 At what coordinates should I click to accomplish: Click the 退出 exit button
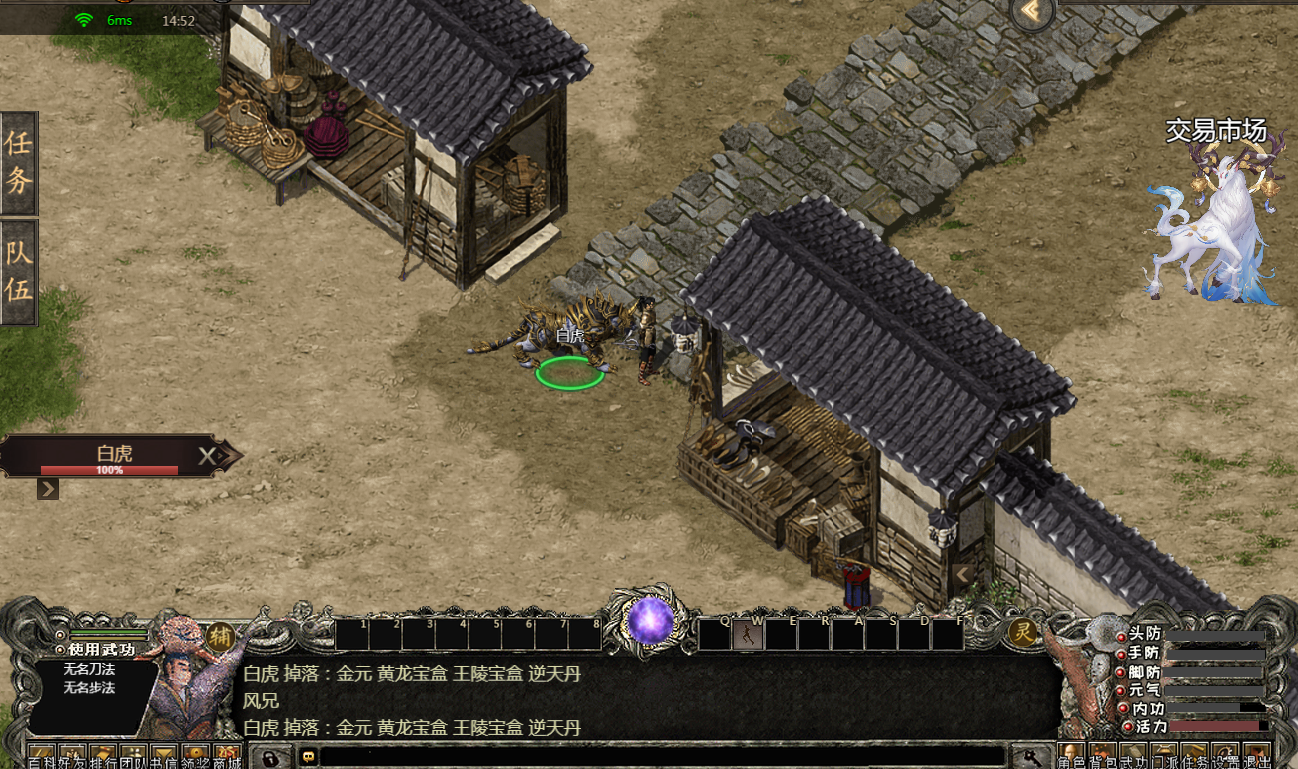pyautogui.click(x=1255, y=757)
